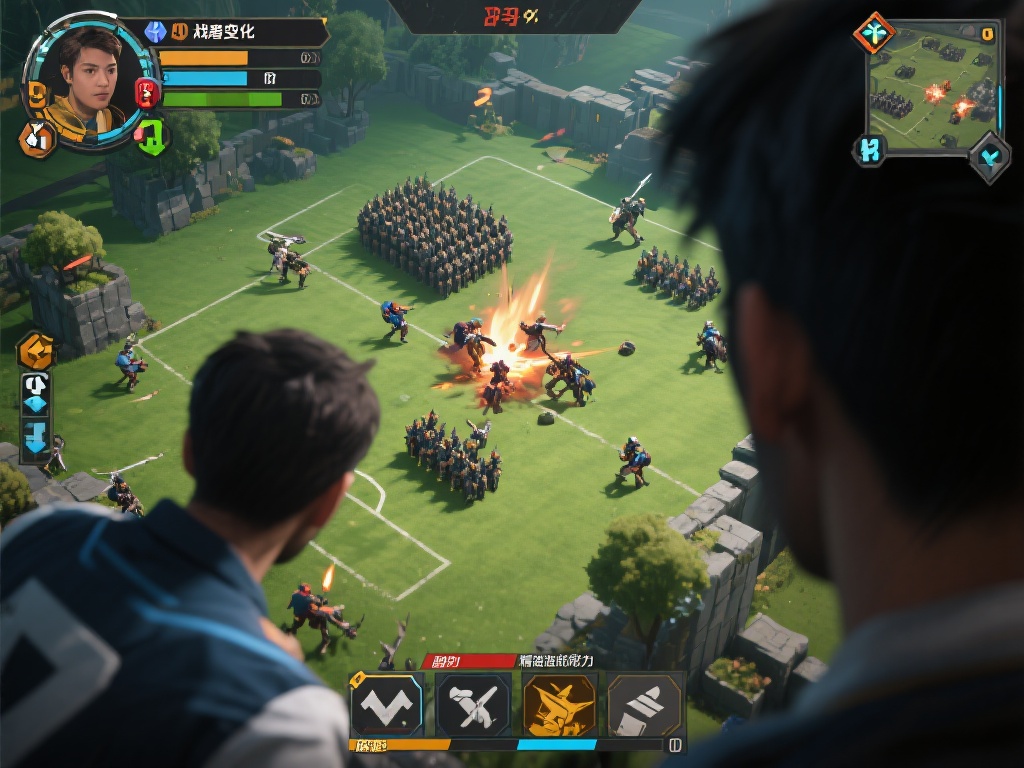
Task: Select the red tab above the ability bar
Action: pos(453,661)
